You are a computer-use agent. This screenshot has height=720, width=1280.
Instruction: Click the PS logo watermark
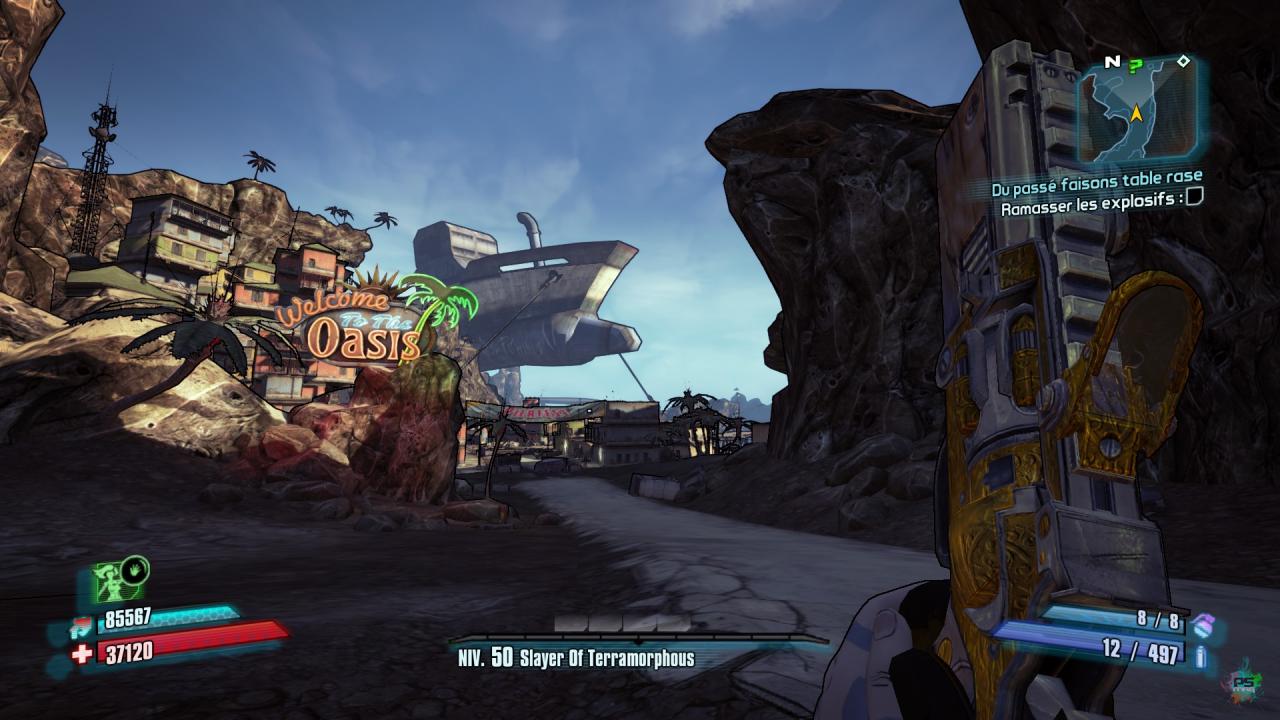(x=1243, y=682)
